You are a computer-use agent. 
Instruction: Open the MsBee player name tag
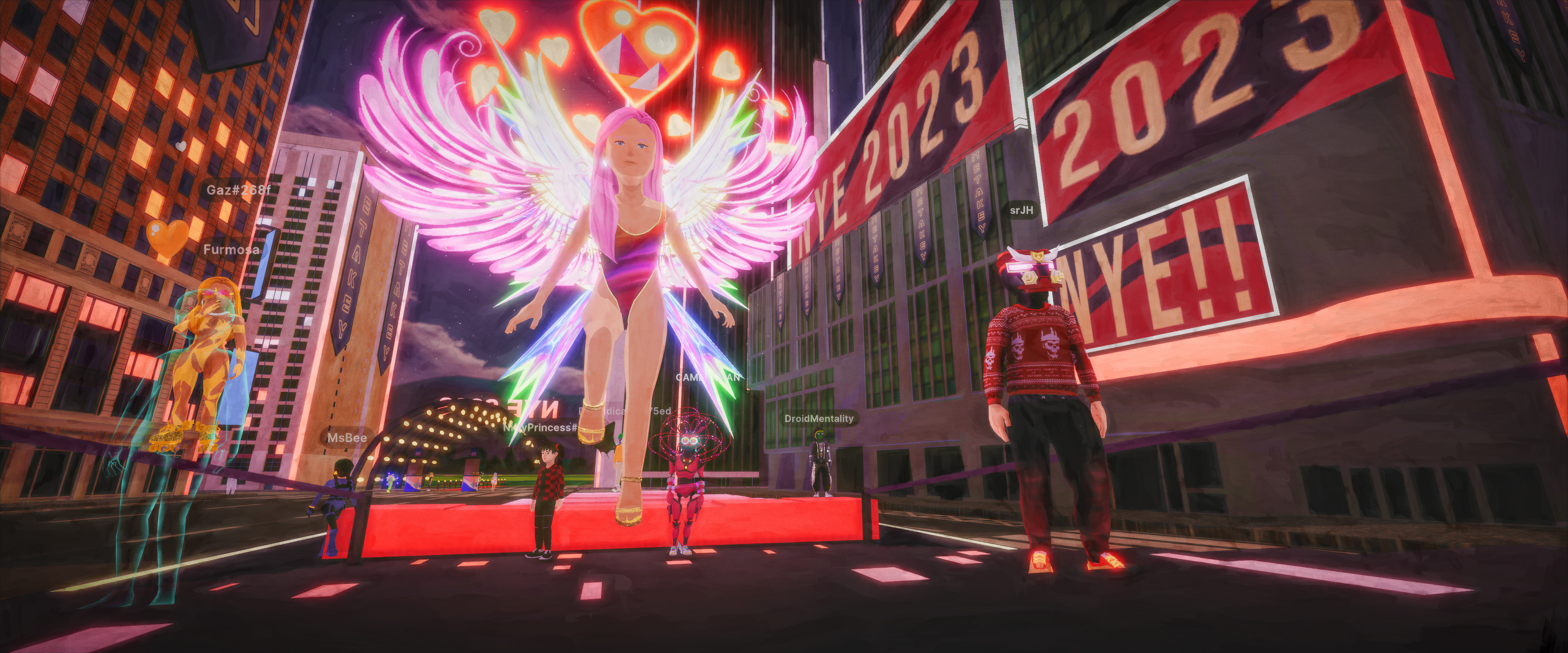[x=347, y=438]
